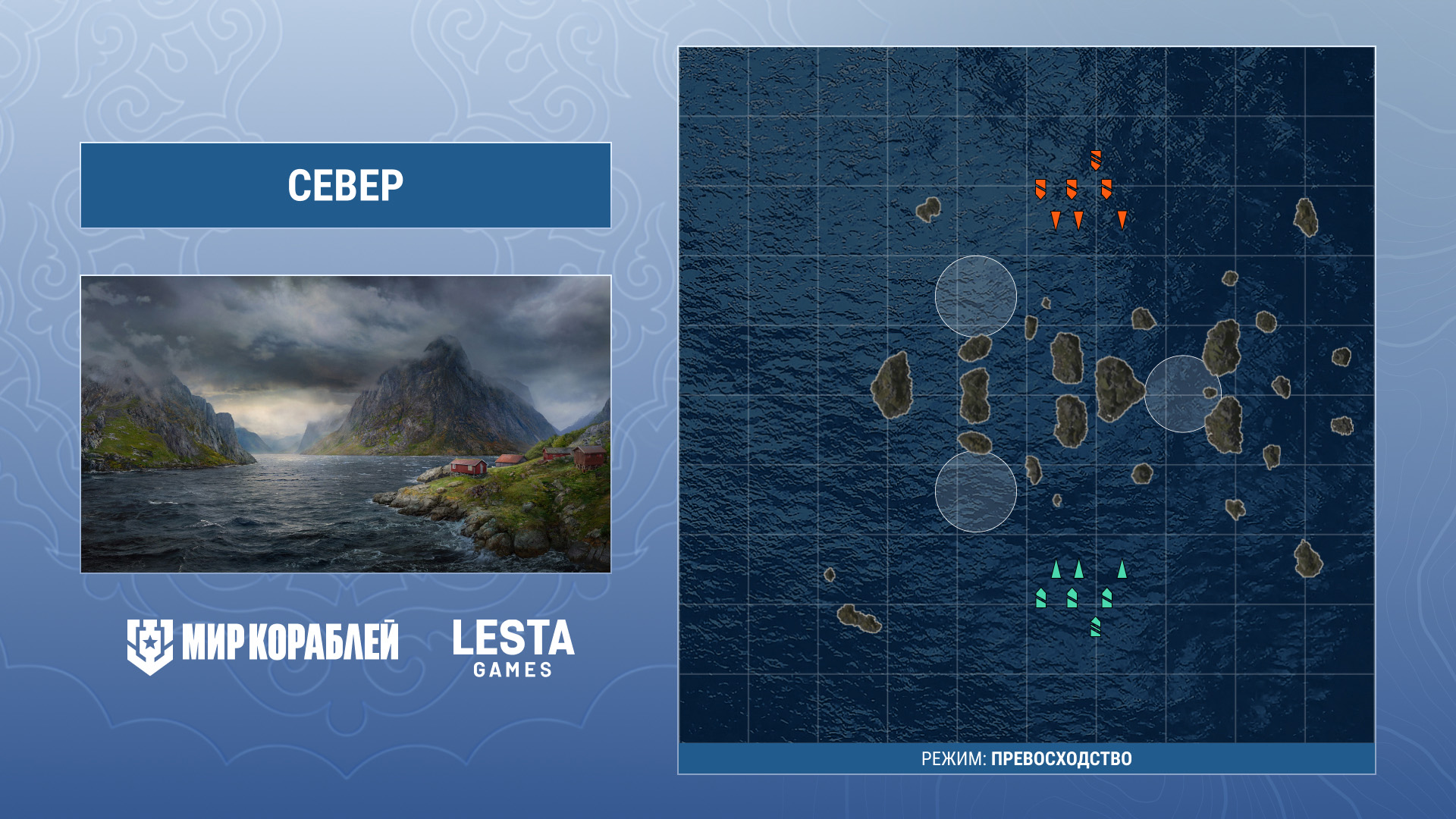Open the fjord landscape artwork thumbnail

pos(346,424)
